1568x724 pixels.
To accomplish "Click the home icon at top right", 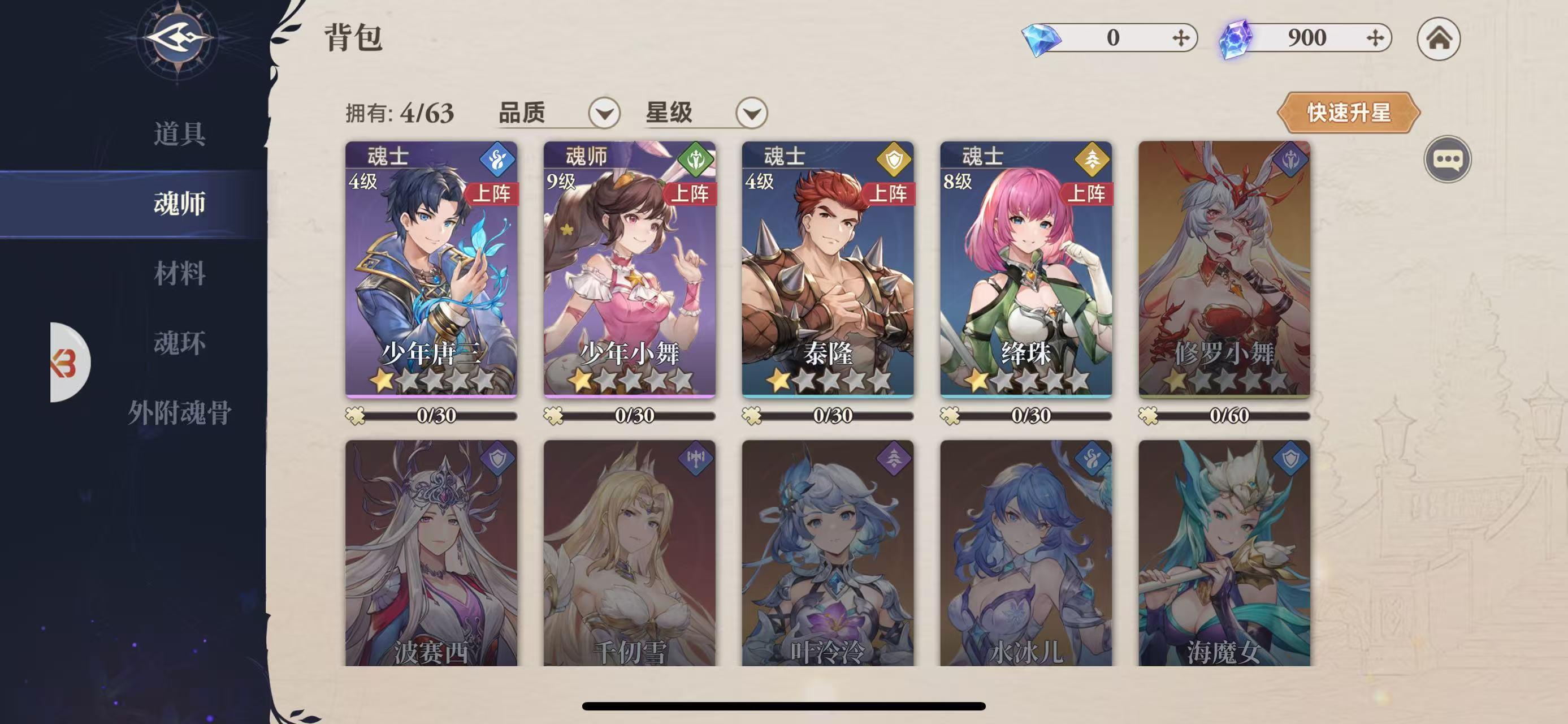I will [x=1440, y=38].
